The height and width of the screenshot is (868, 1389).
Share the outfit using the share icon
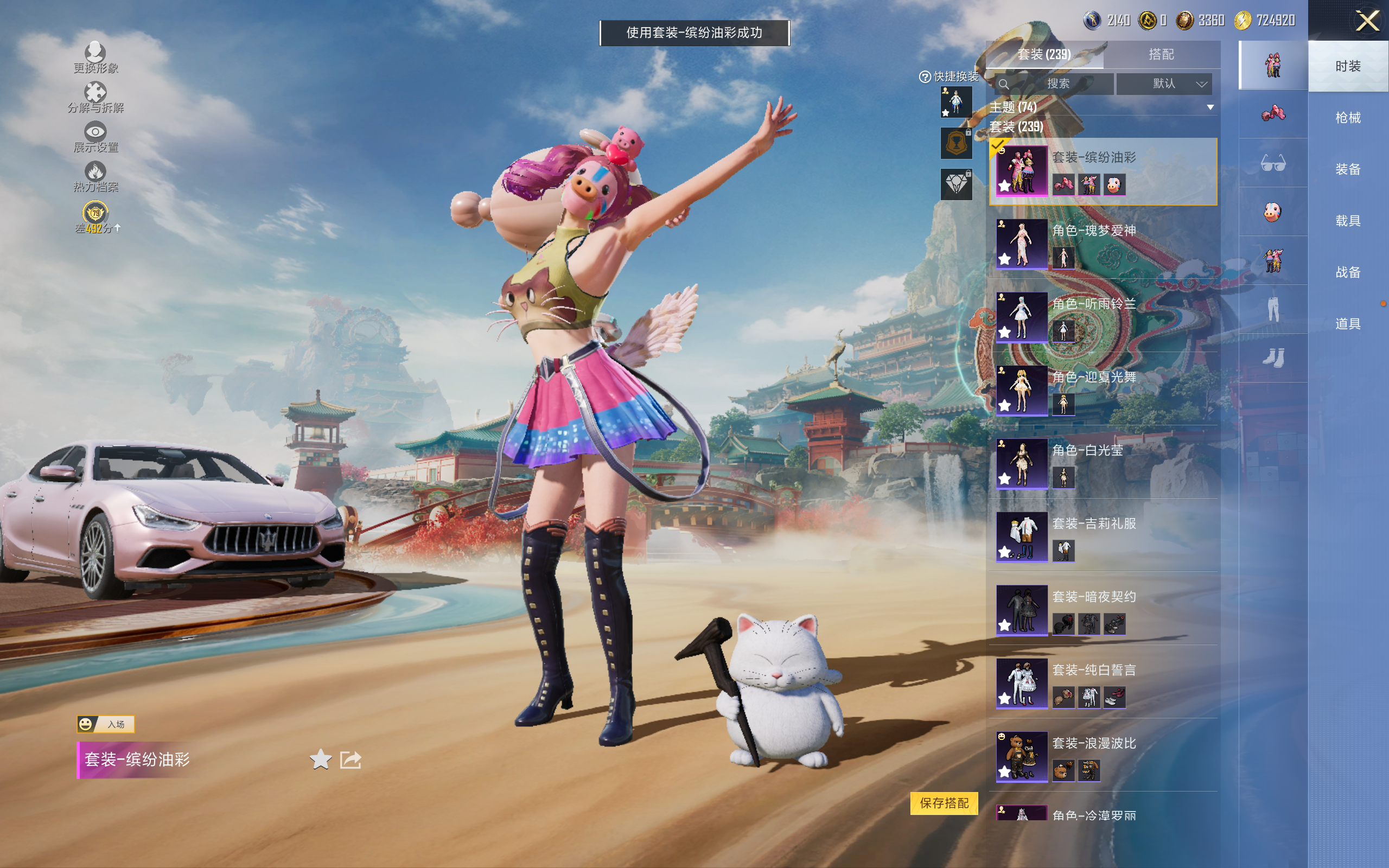(350, 759)
